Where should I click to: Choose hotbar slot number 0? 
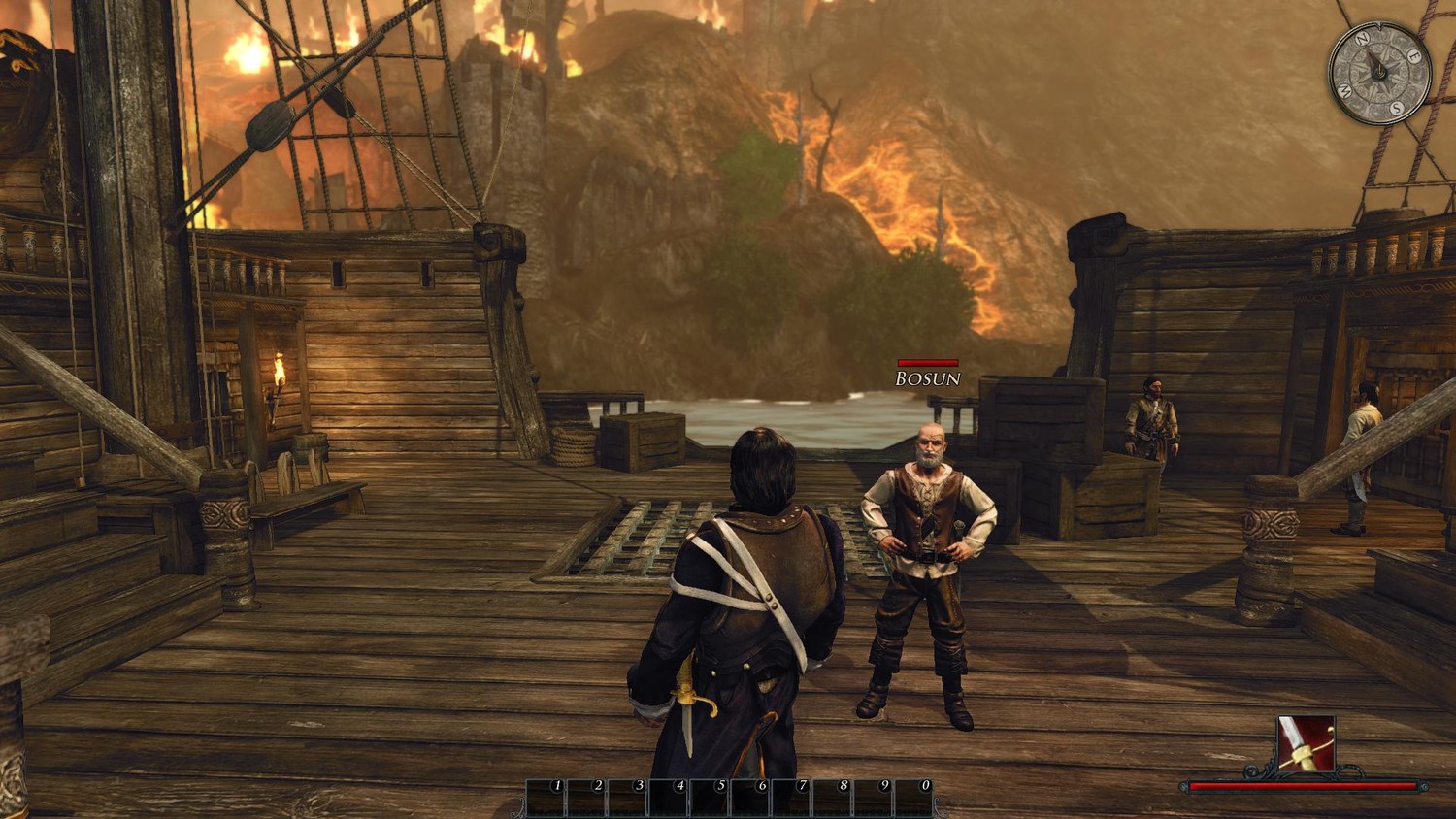click(x=913, y=799)
